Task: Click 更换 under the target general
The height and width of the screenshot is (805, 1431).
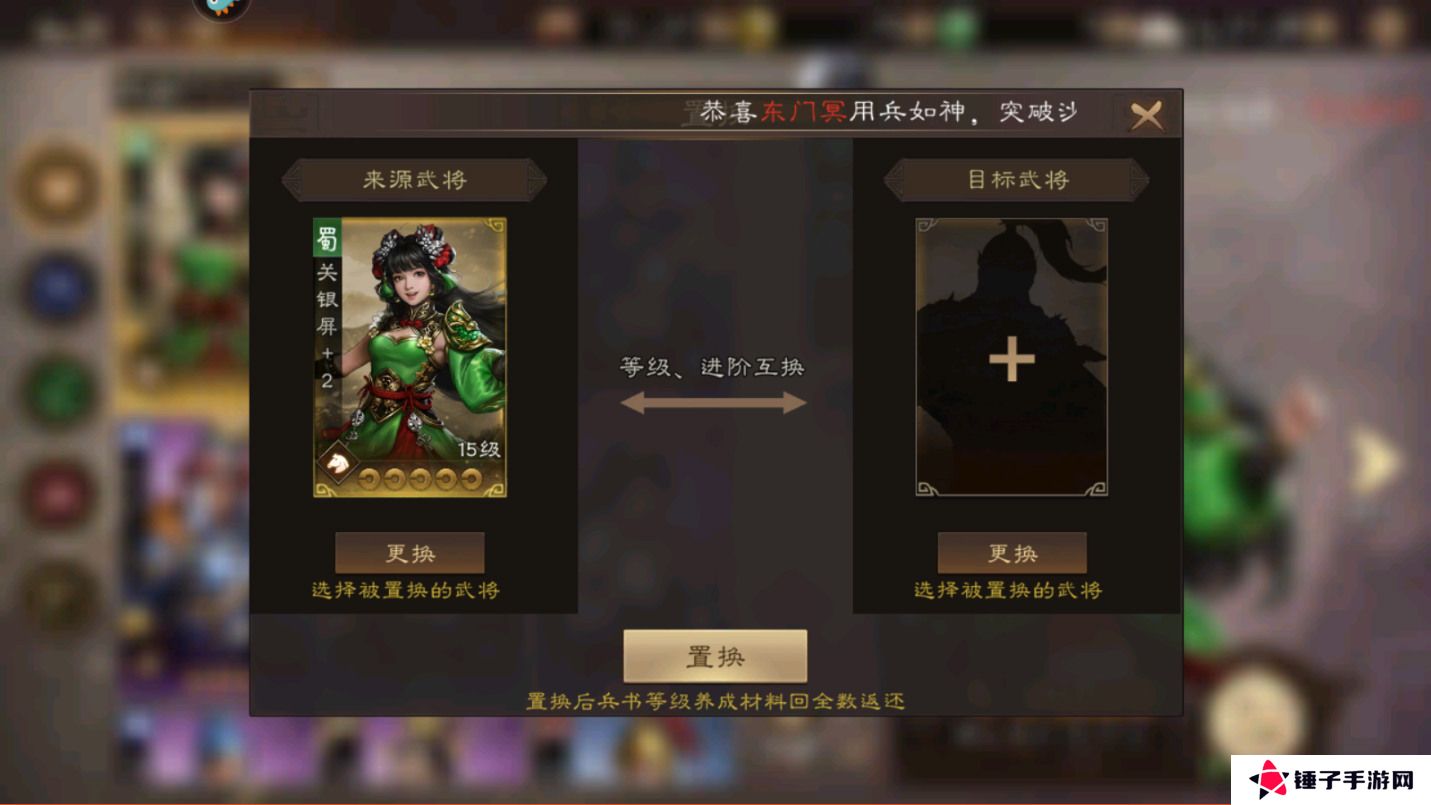Action: tap(1011, 552)
